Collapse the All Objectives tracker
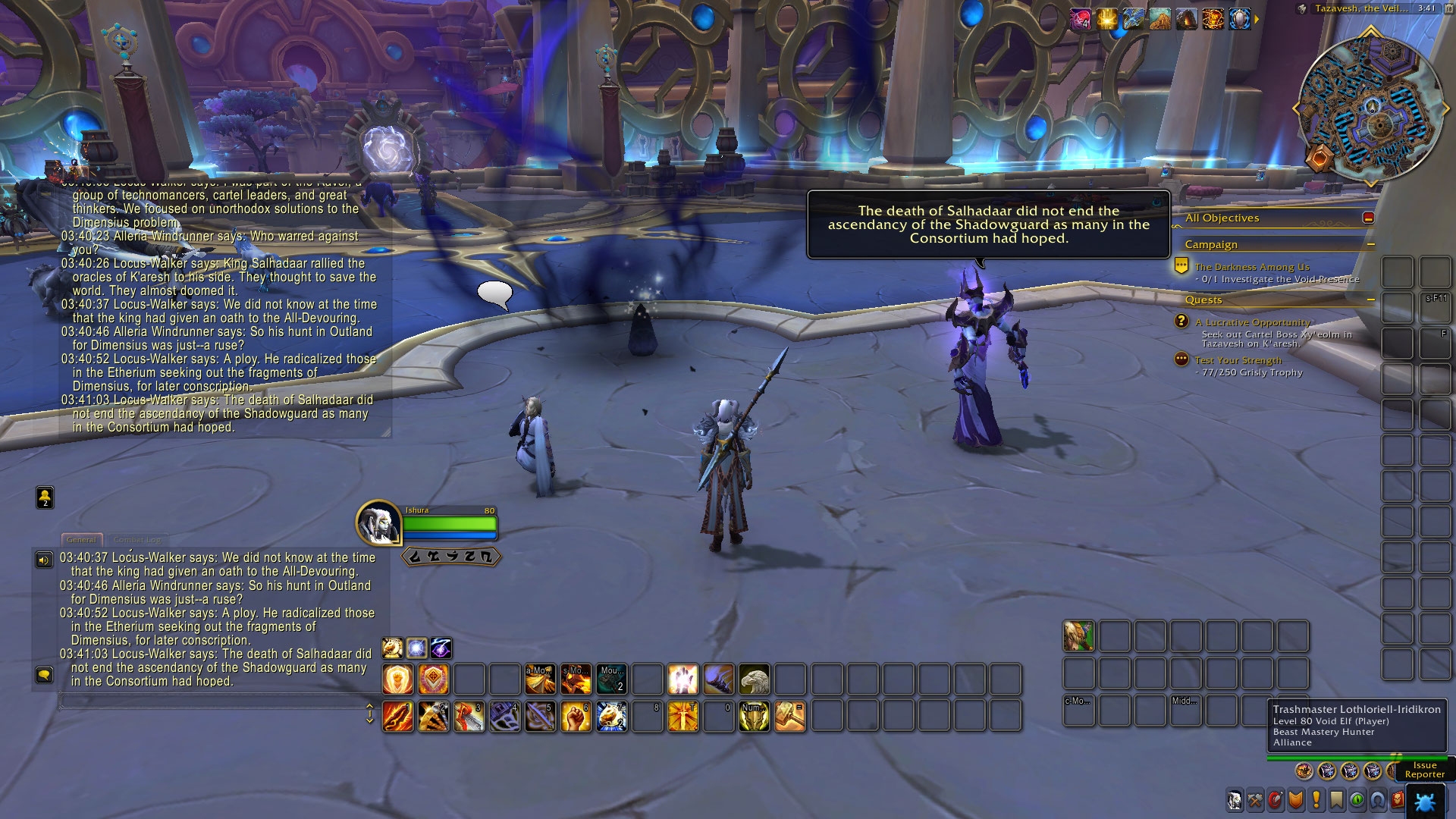The width and height of the screenshot is (1456, 819). [x=1368, y=218]
